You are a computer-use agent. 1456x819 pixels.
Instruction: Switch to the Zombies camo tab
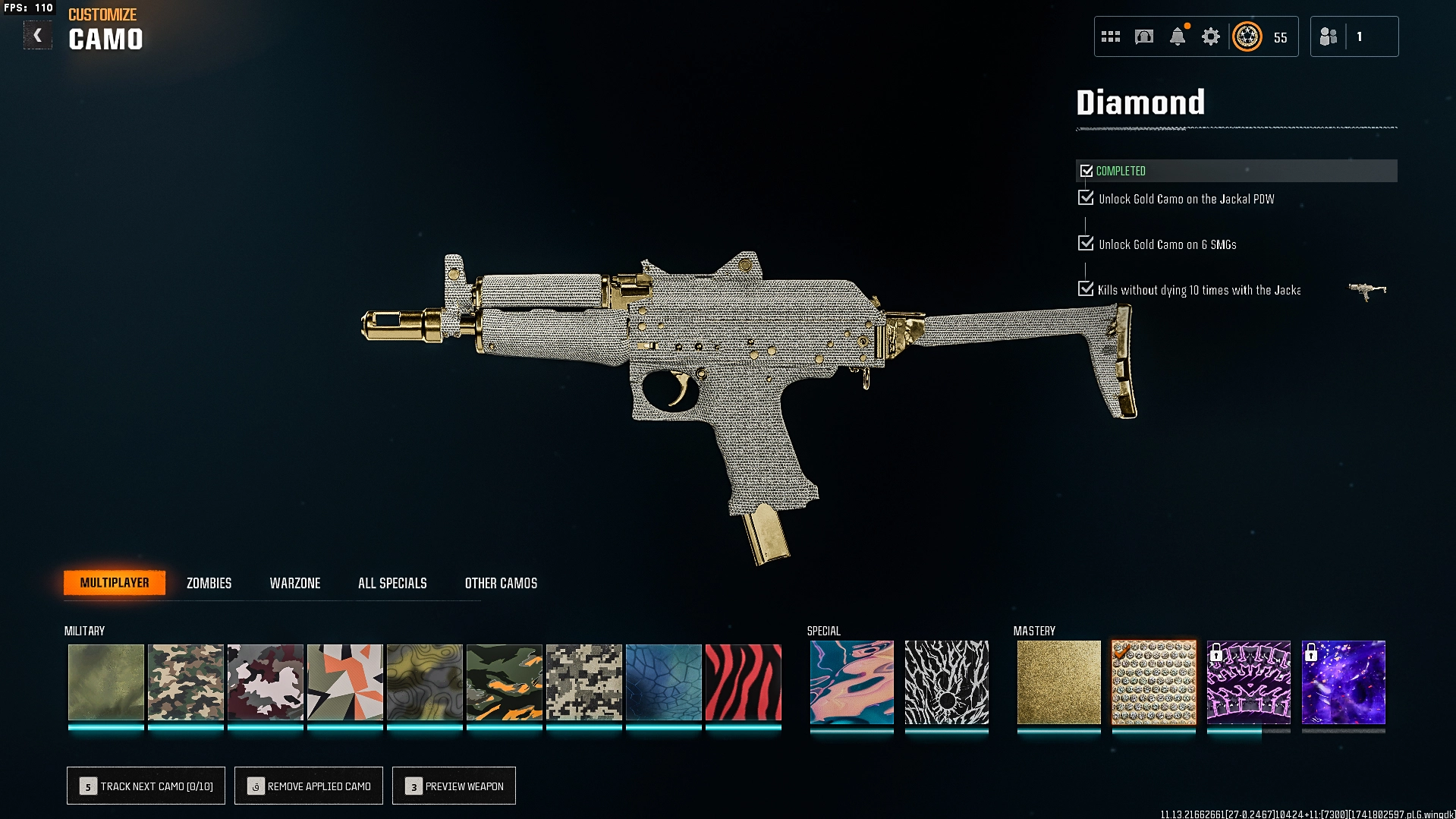[x=209, y=583]
